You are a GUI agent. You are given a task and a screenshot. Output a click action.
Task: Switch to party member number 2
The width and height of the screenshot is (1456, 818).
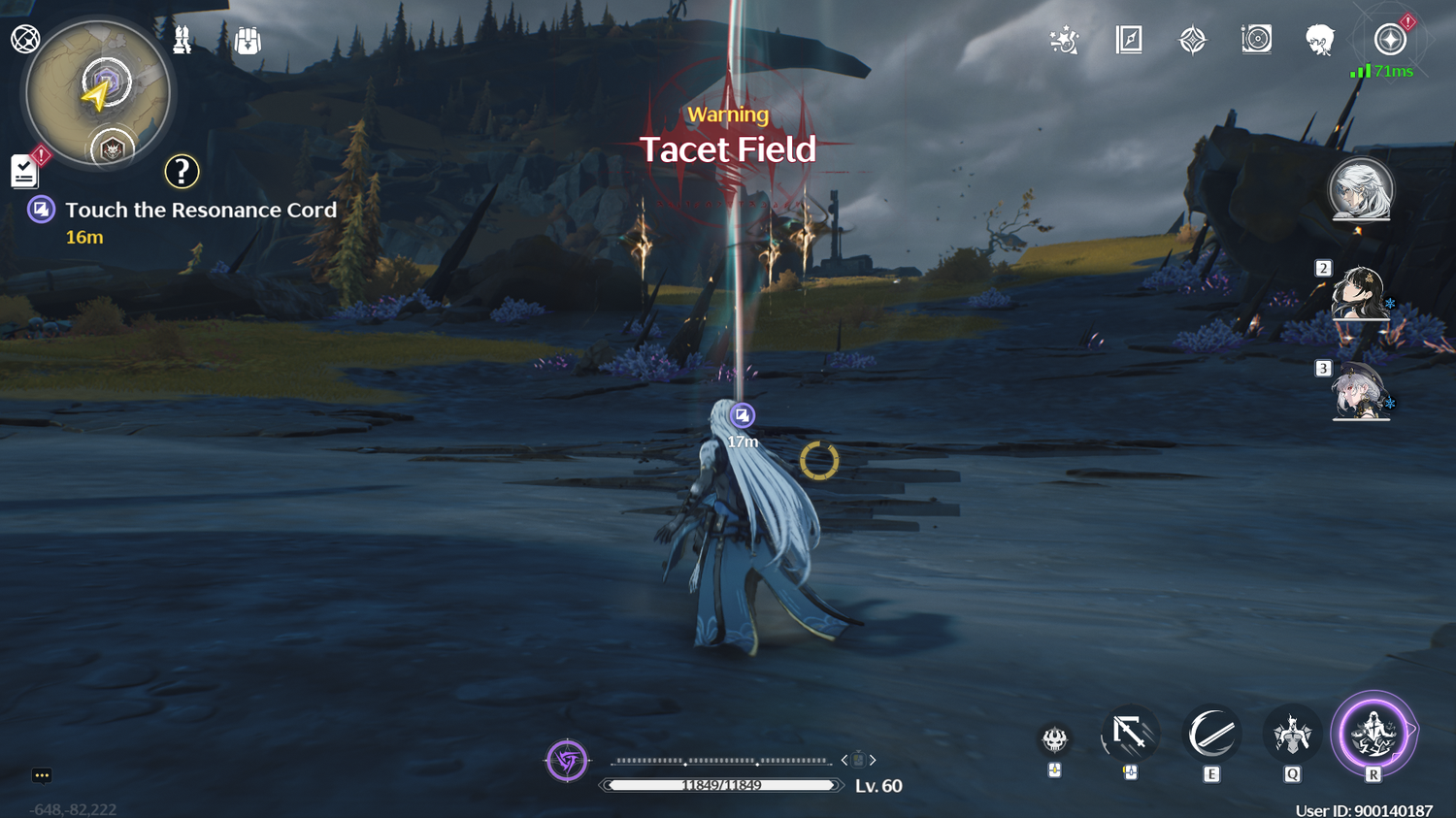(x=1359, y=293)
